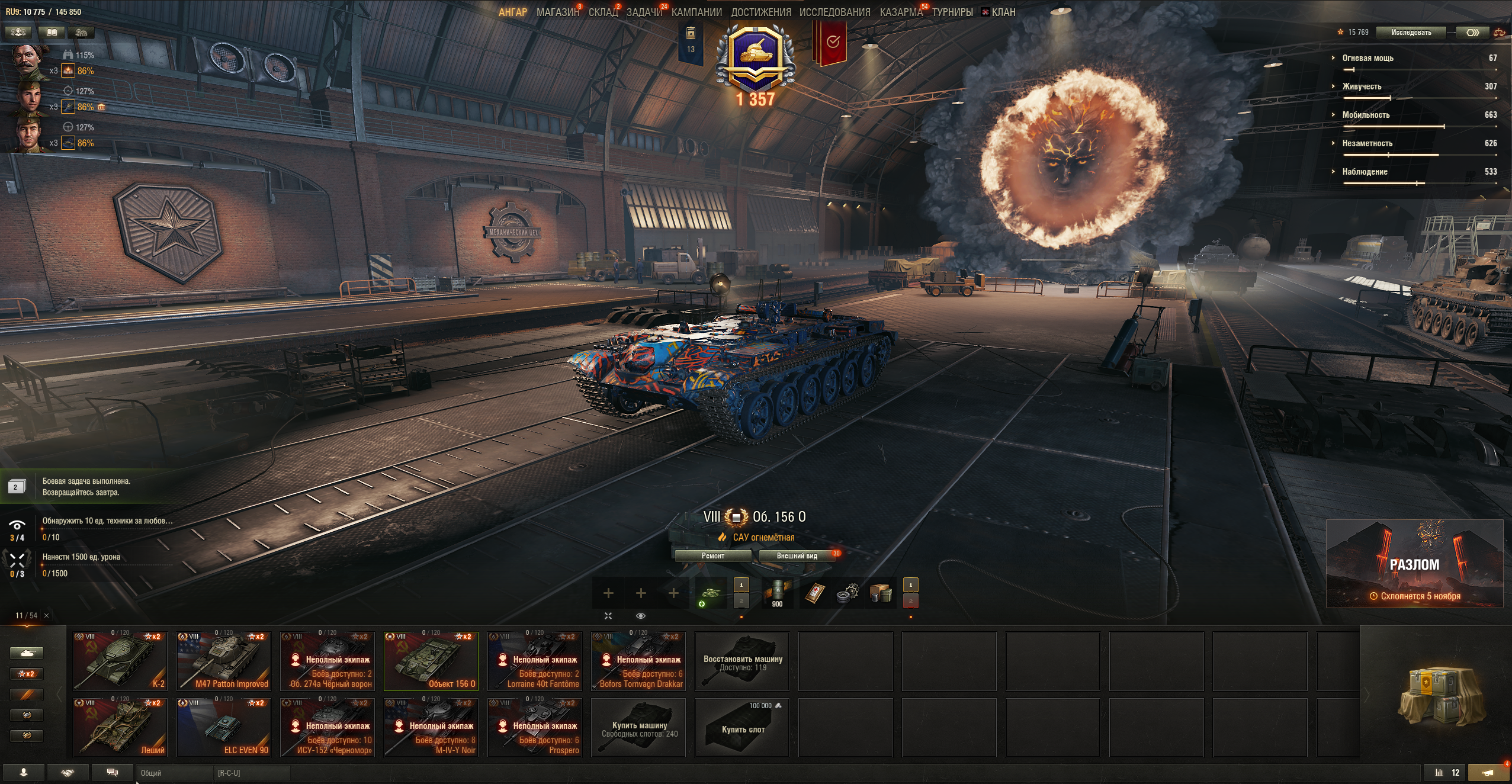1512x784 pixels.
Task: Pick the Леший tank tile
Action: tap(120, 727)
